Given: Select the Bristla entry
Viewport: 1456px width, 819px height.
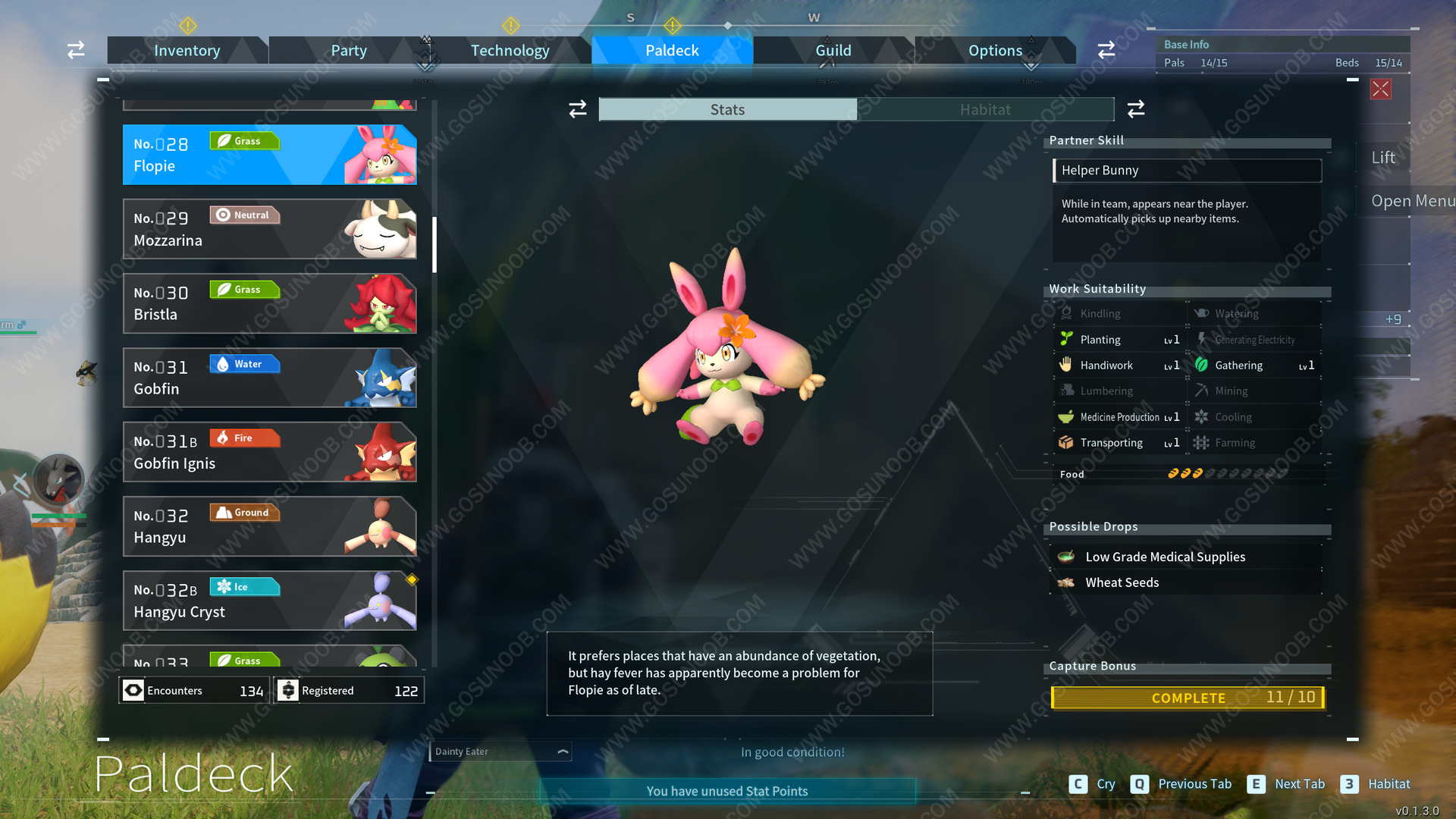Looking at the screenshot, I should [269, 303].
